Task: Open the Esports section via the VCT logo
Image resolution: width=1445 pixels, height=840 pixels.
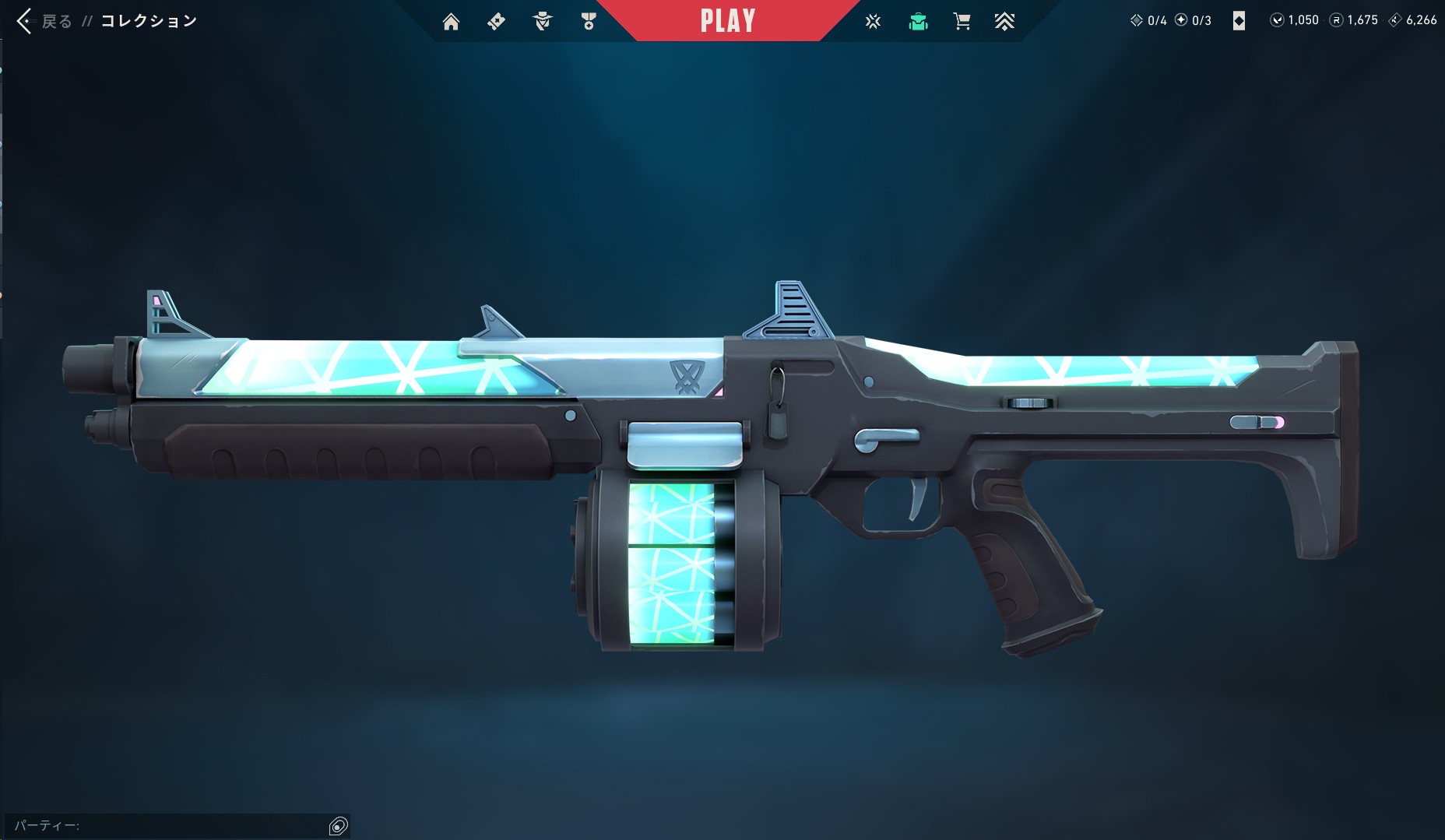Action: coord(873,21)
